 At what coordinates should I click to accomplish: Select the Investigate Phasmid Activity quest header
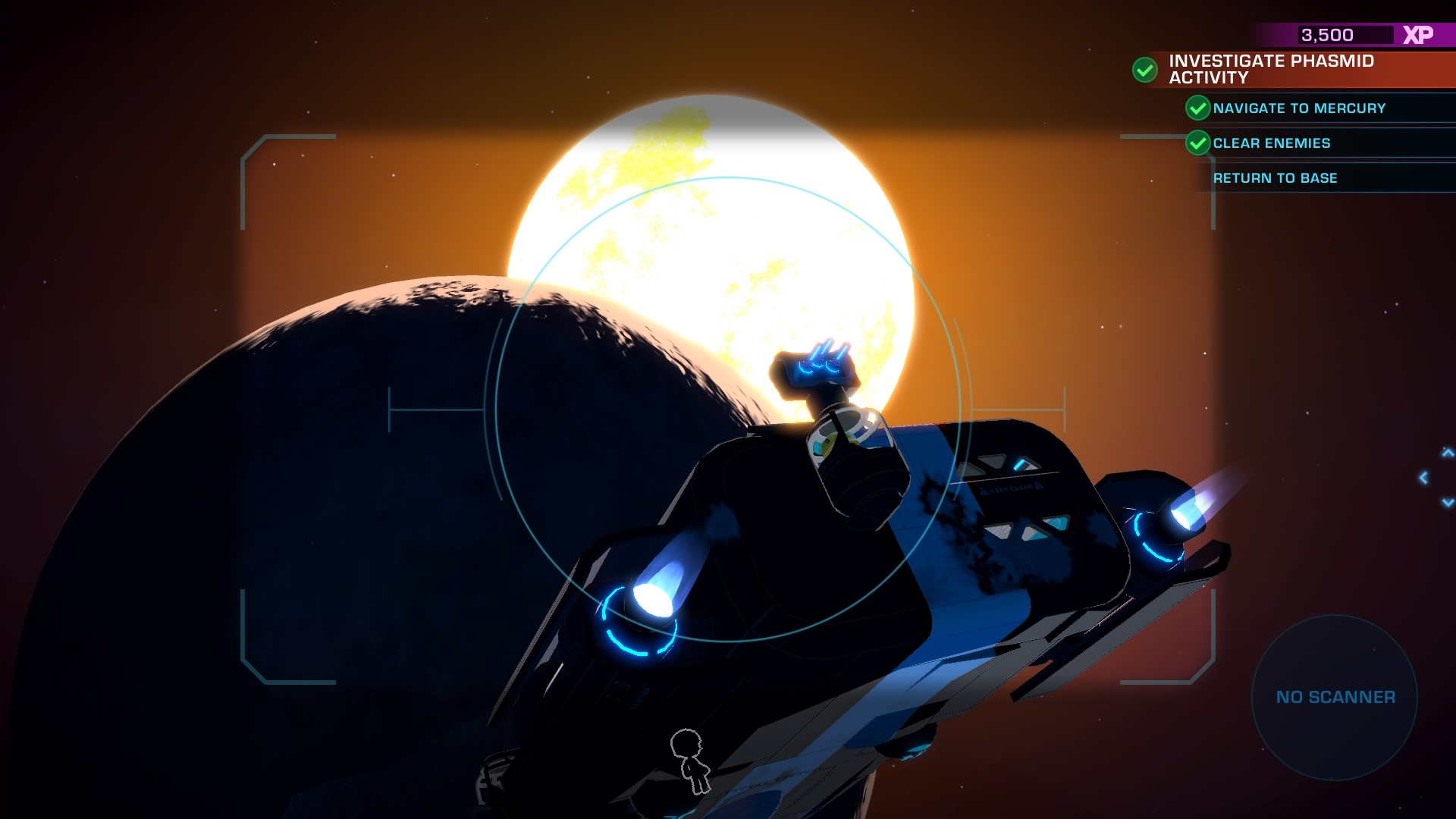tap(1271, 69)
